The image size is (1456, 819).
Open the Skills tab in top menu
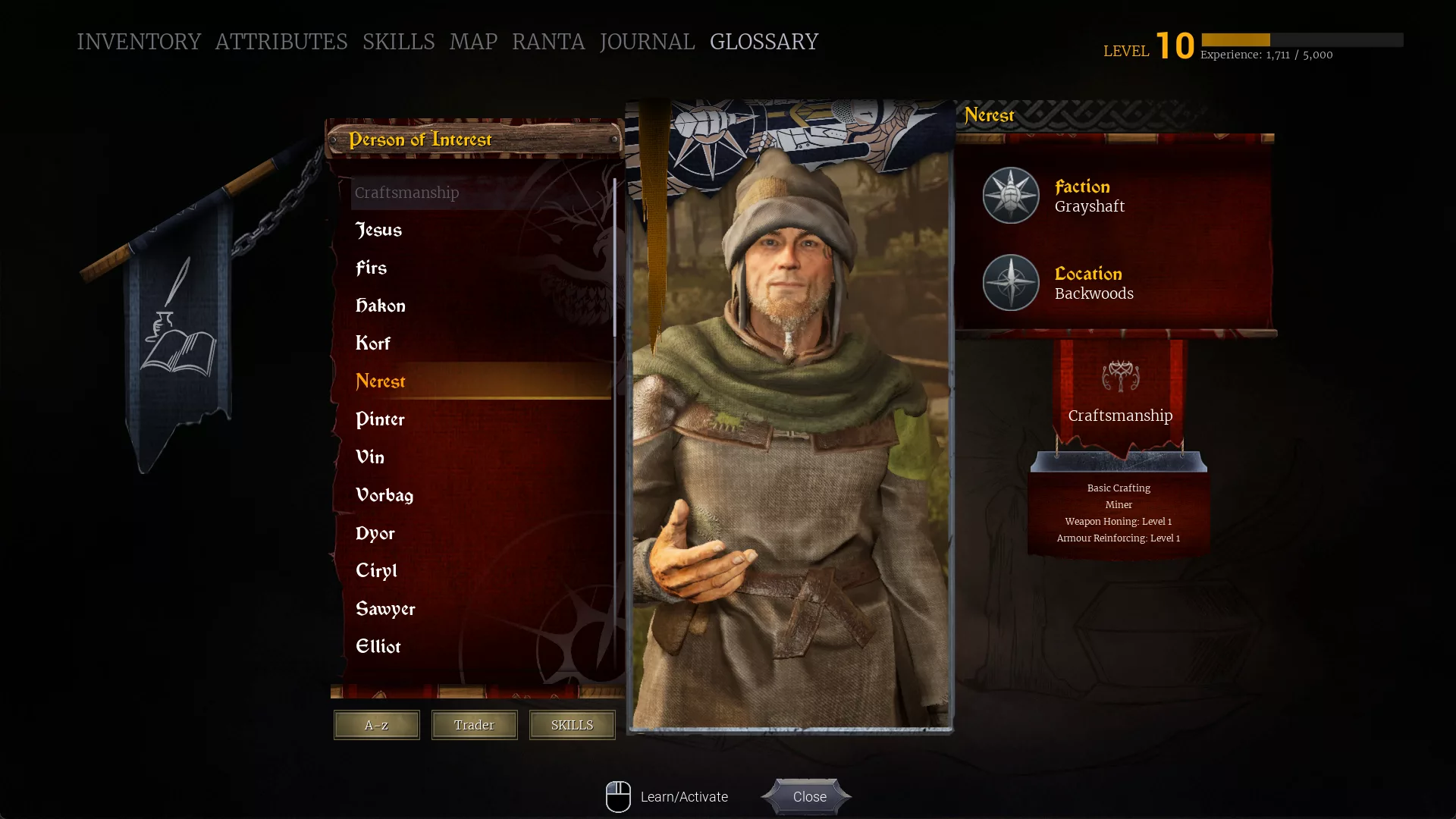(398, 42)
